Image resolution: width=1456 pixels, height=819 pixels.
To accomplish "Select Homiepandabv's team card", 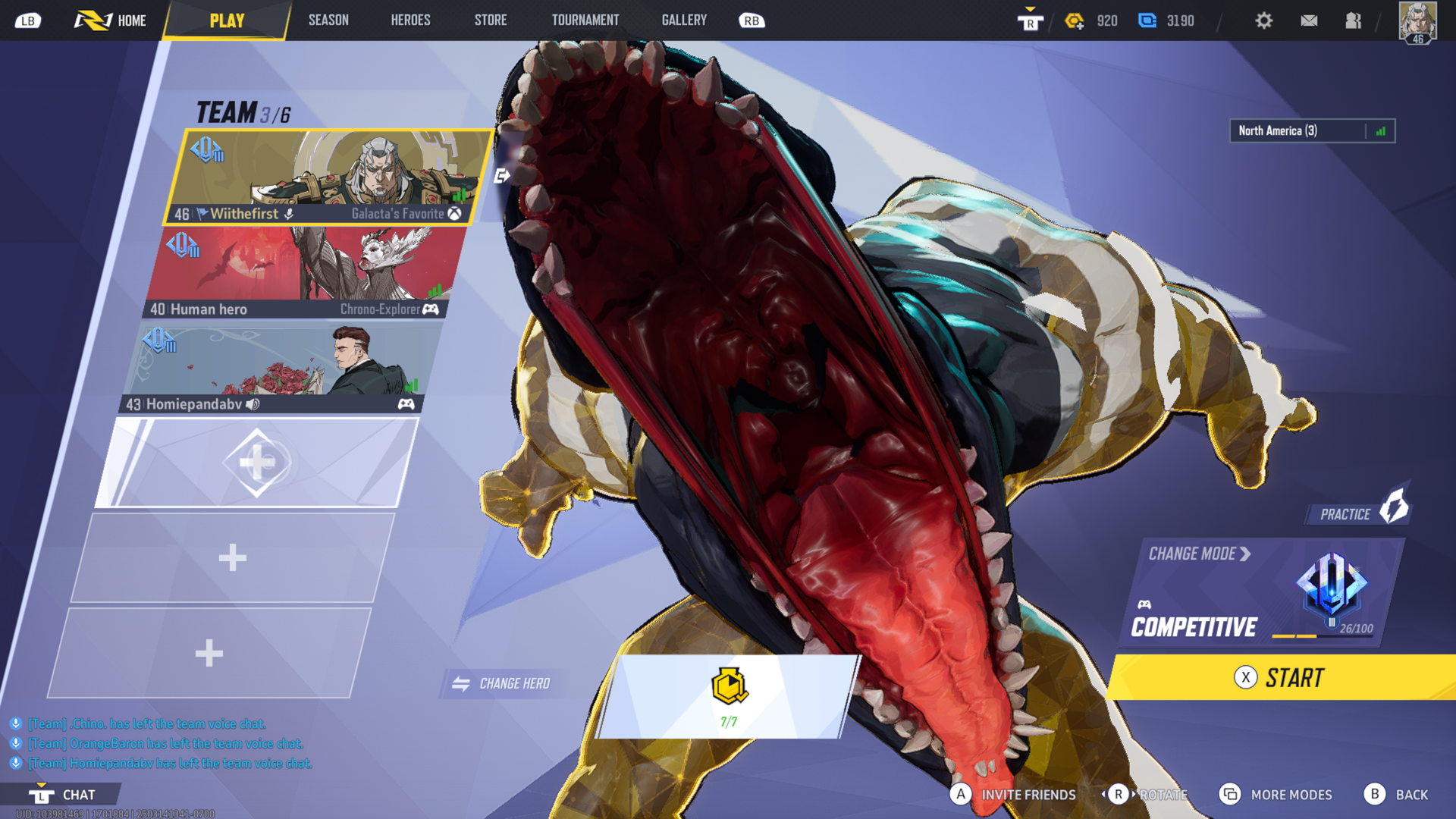I will coord(281,369).
